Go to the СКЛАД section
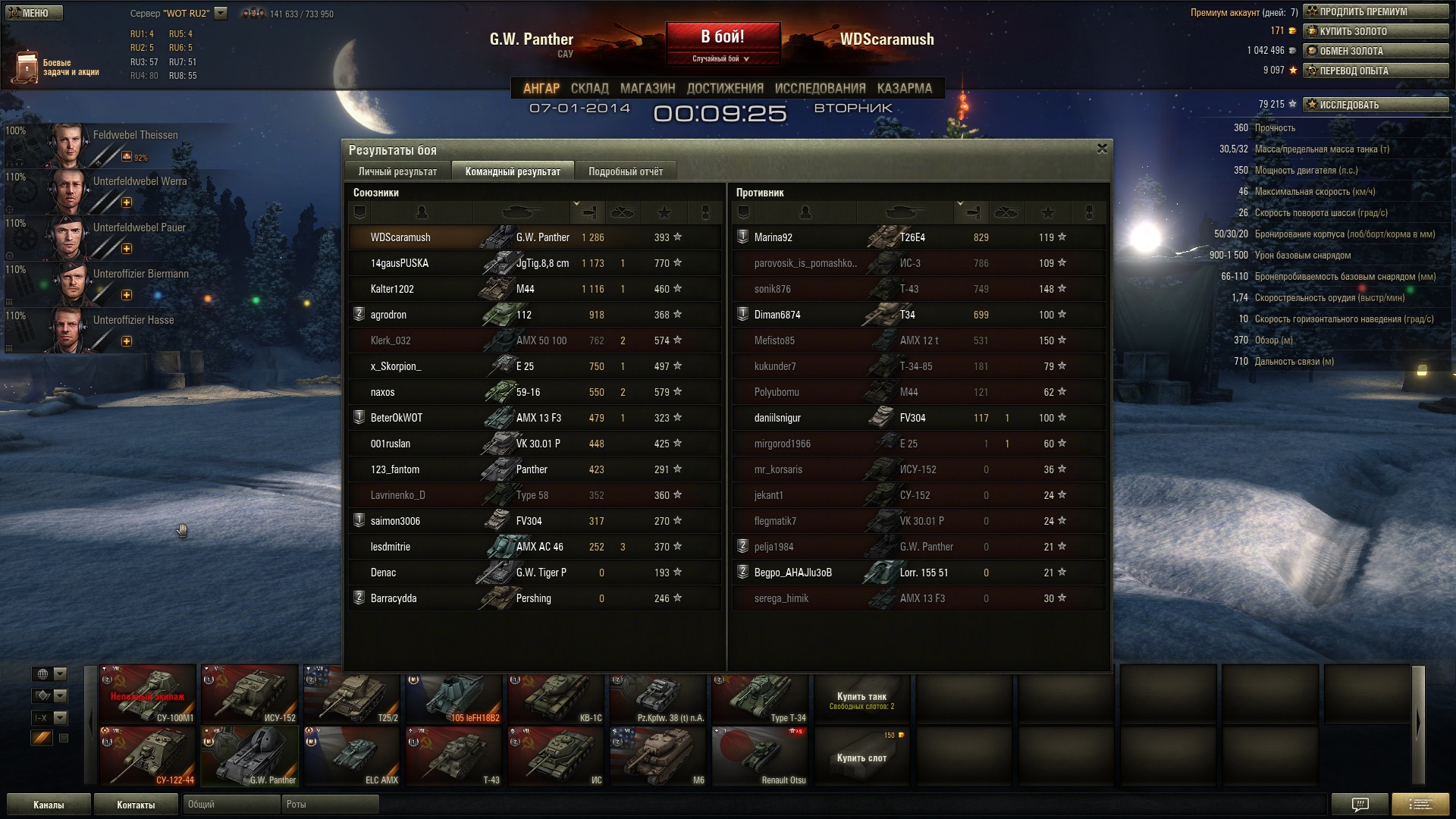 pyautogui.click(x=589, y=88)
